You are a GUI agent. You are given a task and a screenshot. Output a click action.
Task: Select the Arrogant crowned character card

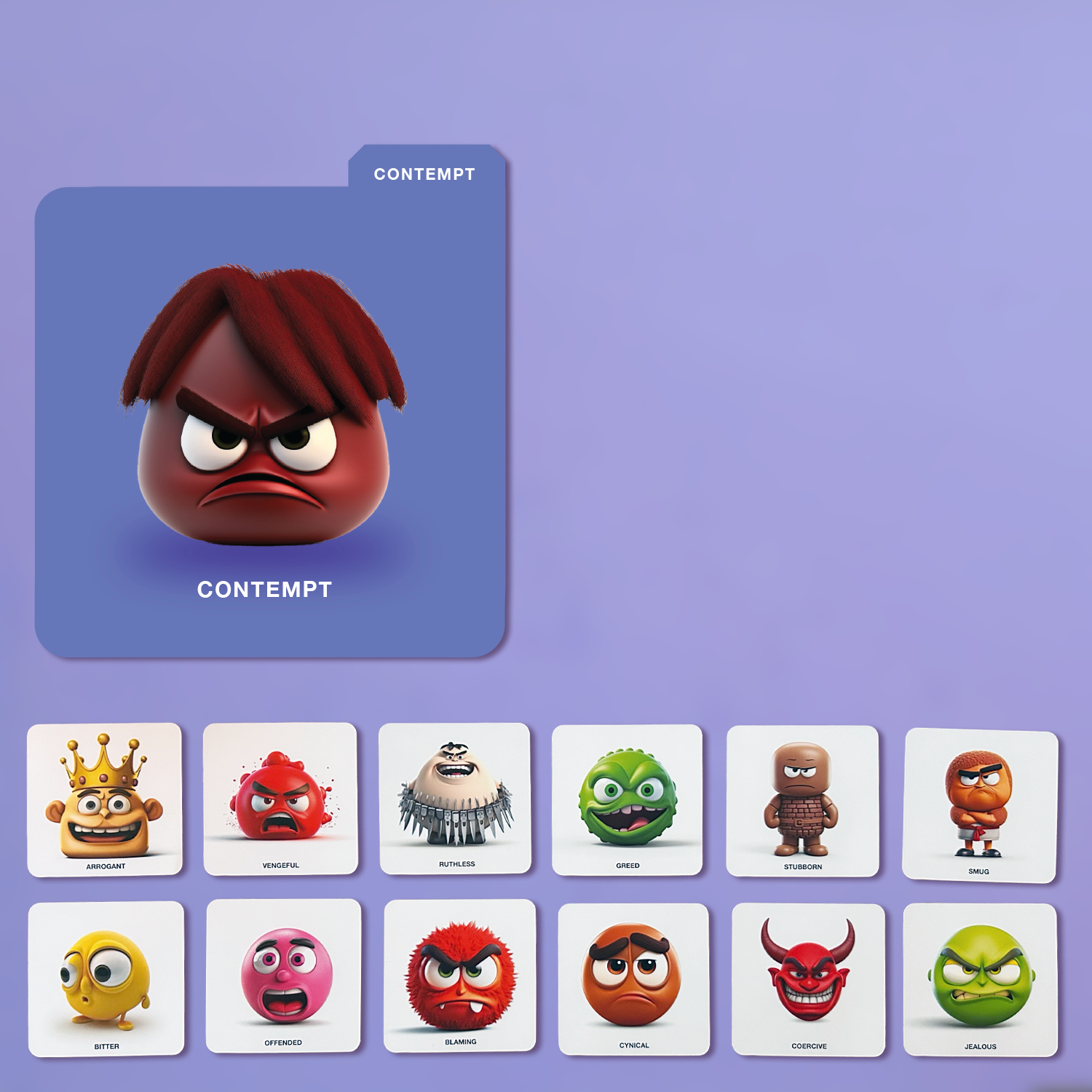105,799
